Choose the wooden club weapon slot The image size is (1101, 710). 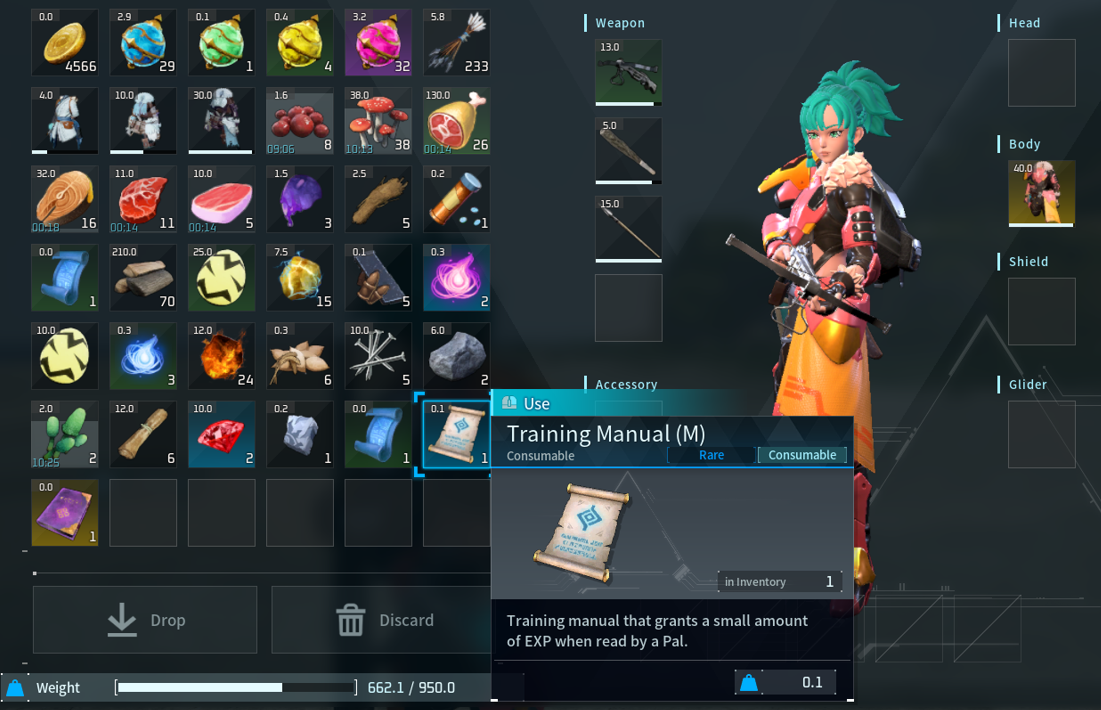(x=628, y=151)
